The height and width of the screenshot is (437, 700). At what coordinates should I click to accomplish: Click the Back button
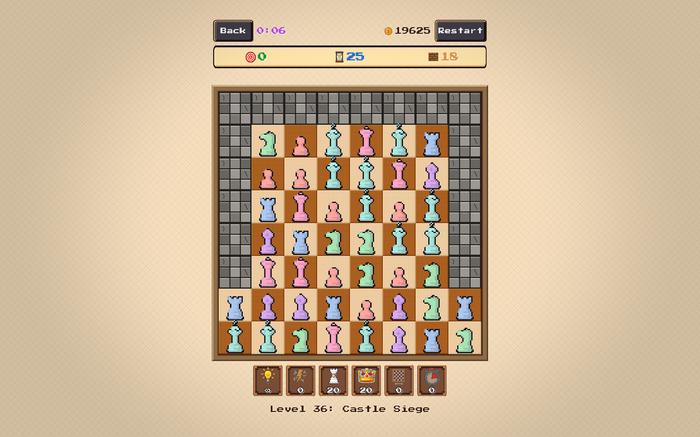(x=233, y=31)
